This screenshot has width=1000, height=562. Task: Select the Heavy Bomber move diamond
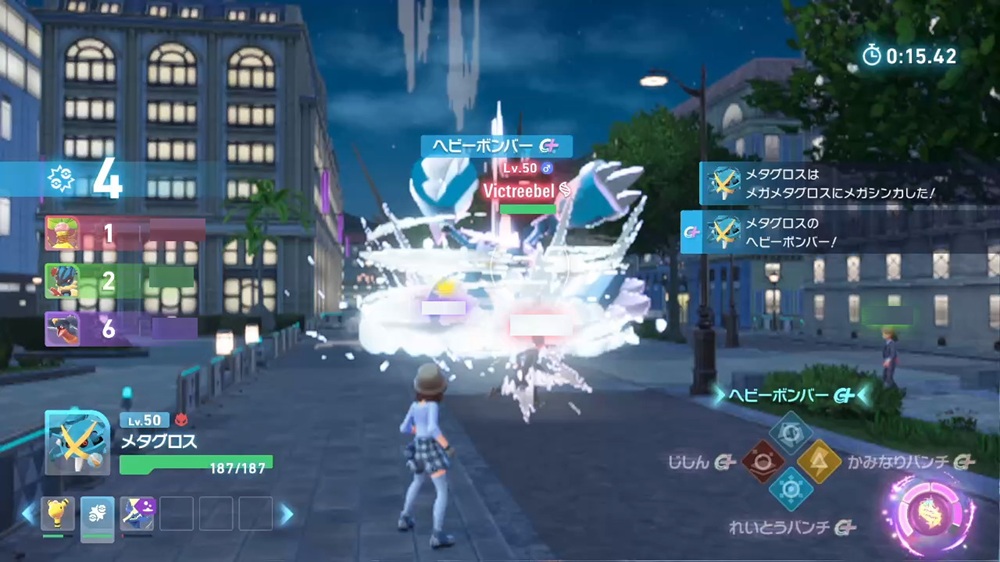(790, 431)
